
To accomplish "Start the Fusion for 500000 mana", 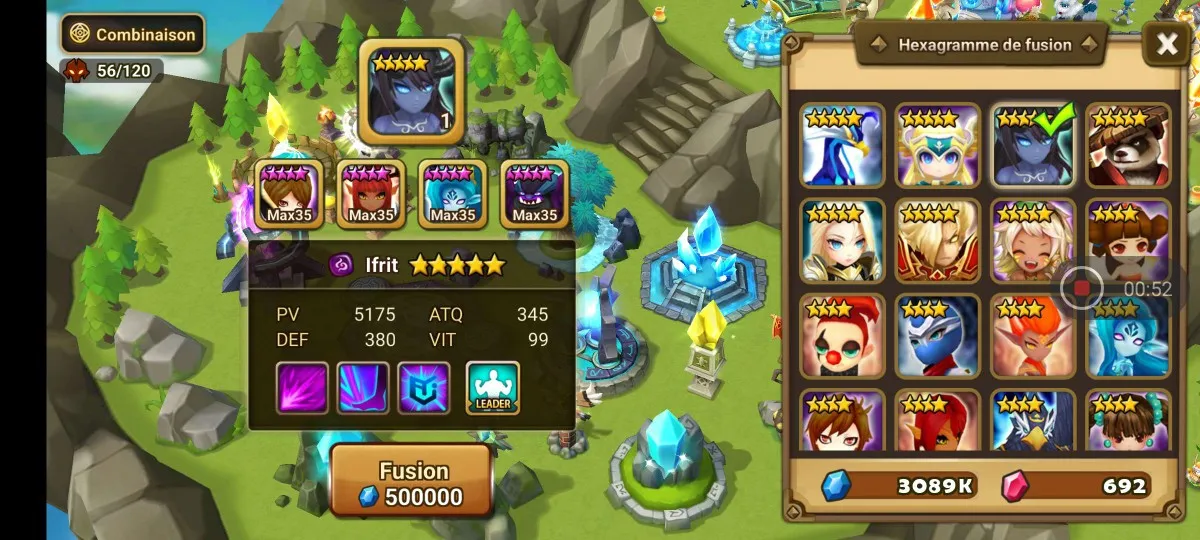I will click(411, 482).
